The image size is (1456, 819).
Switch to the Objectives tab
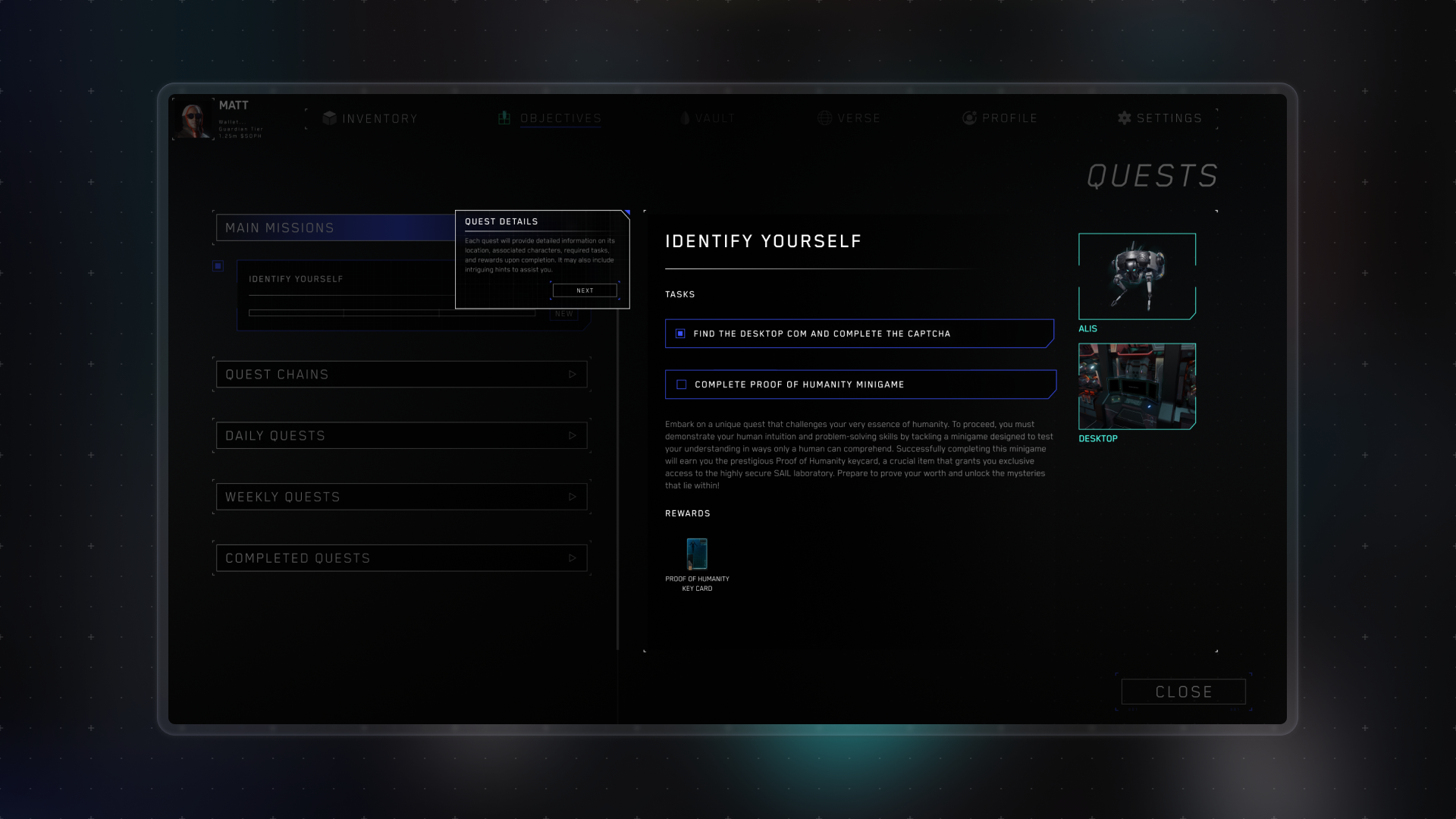click(x=550, y=118)
